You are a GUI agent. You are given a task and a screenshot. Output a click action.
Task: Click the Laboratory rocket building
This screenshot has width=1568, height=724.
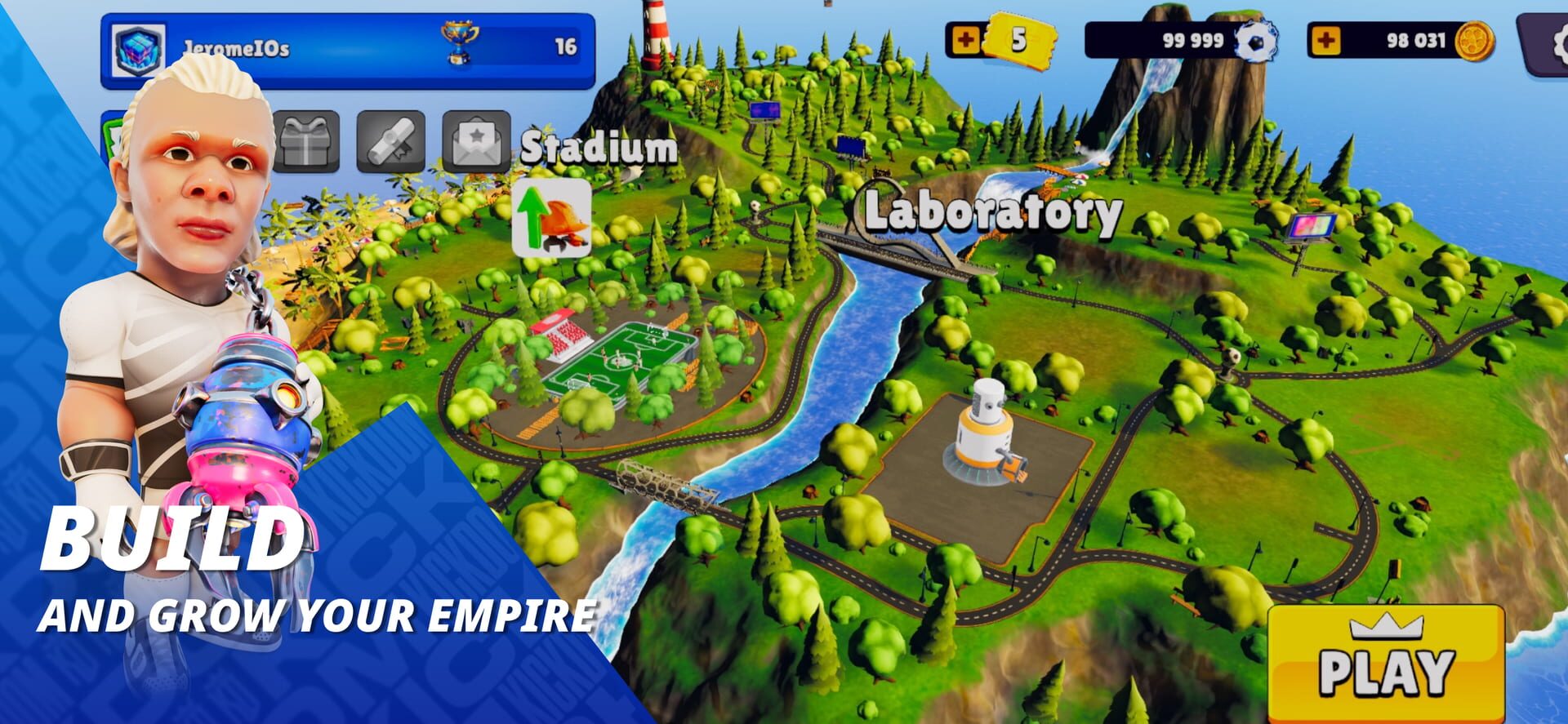point(984,433)
